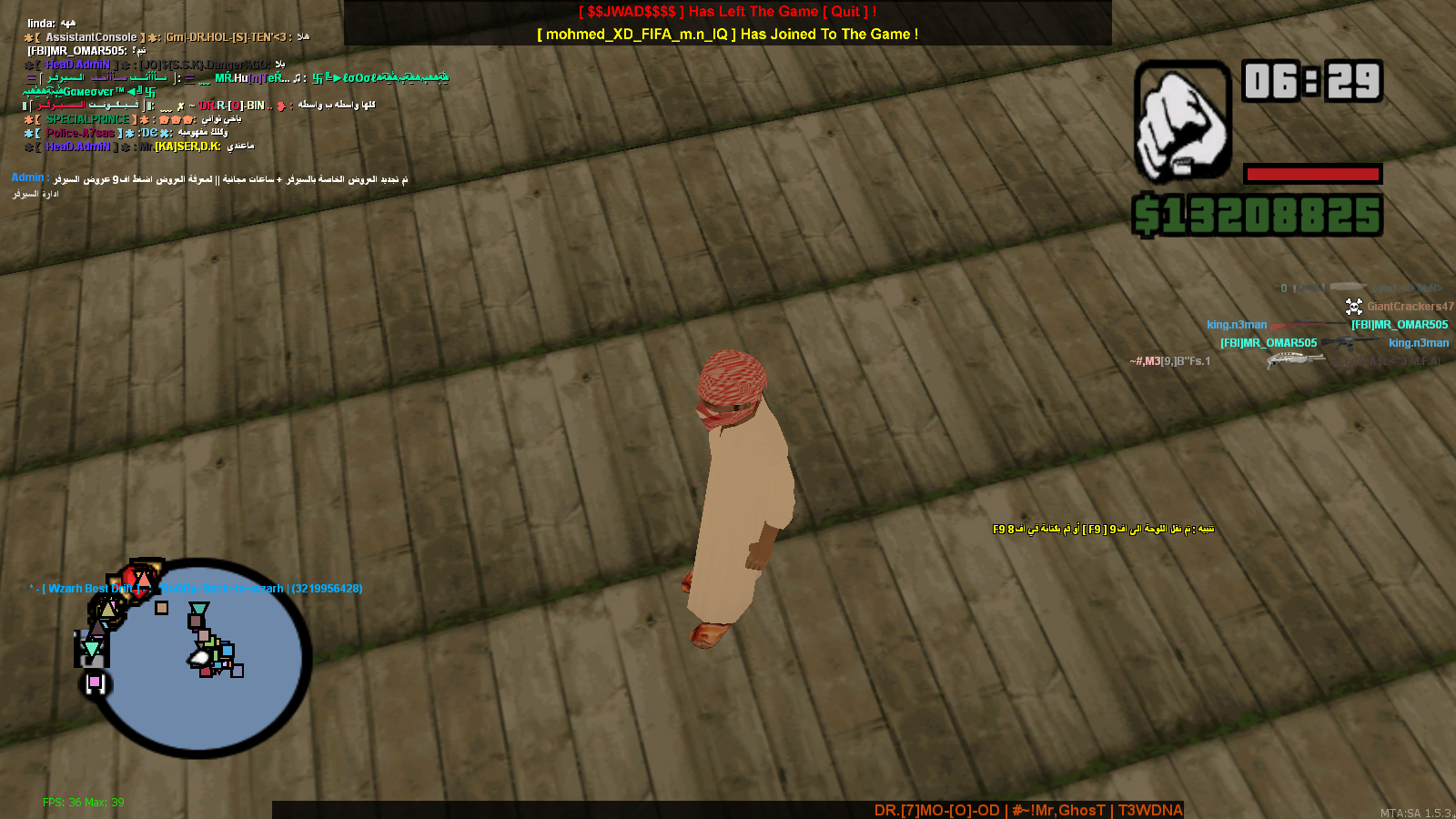Image resolution: width=1456 pixels, height=819 pixels.
Task: Select the white player marker on the radar
Action: (x=199, y=656)
